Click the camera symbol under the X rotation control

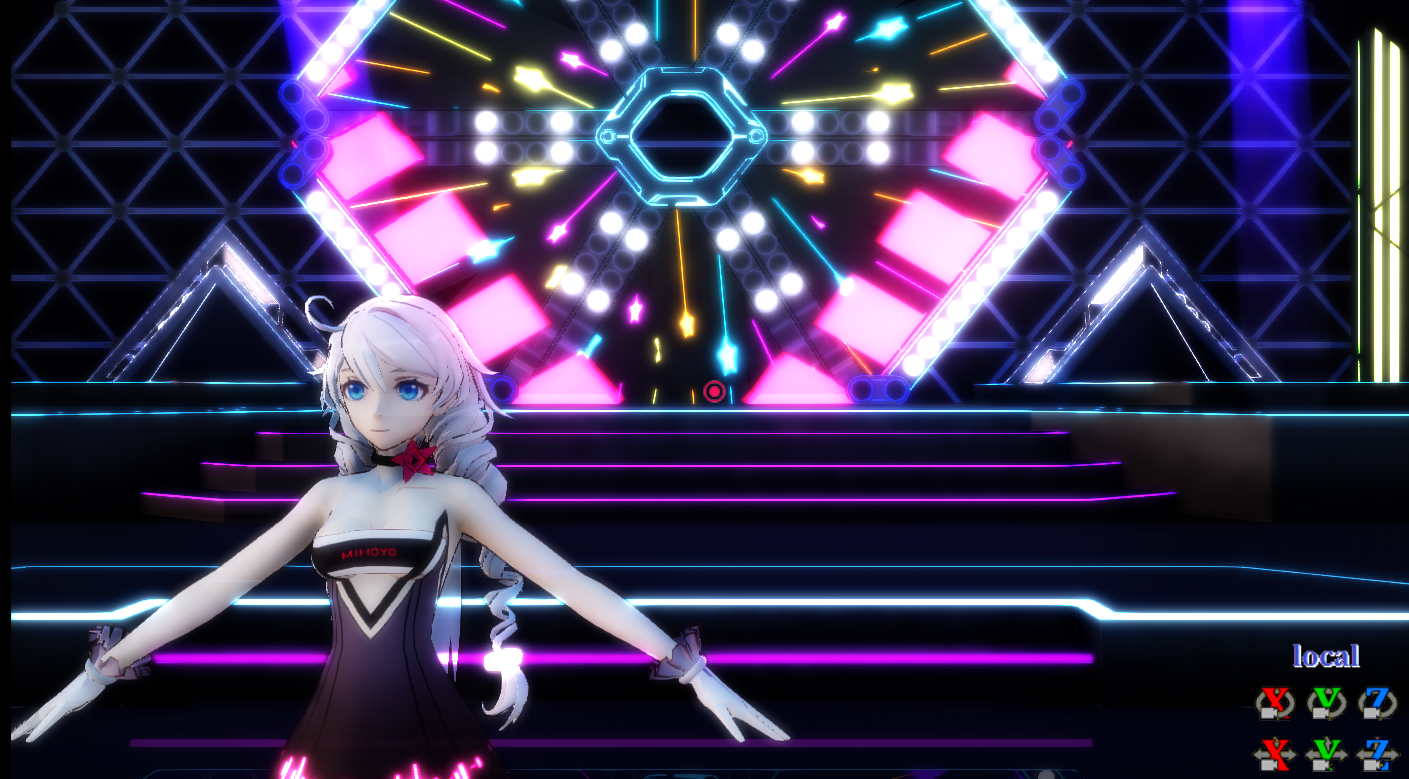pos(1269,712)
